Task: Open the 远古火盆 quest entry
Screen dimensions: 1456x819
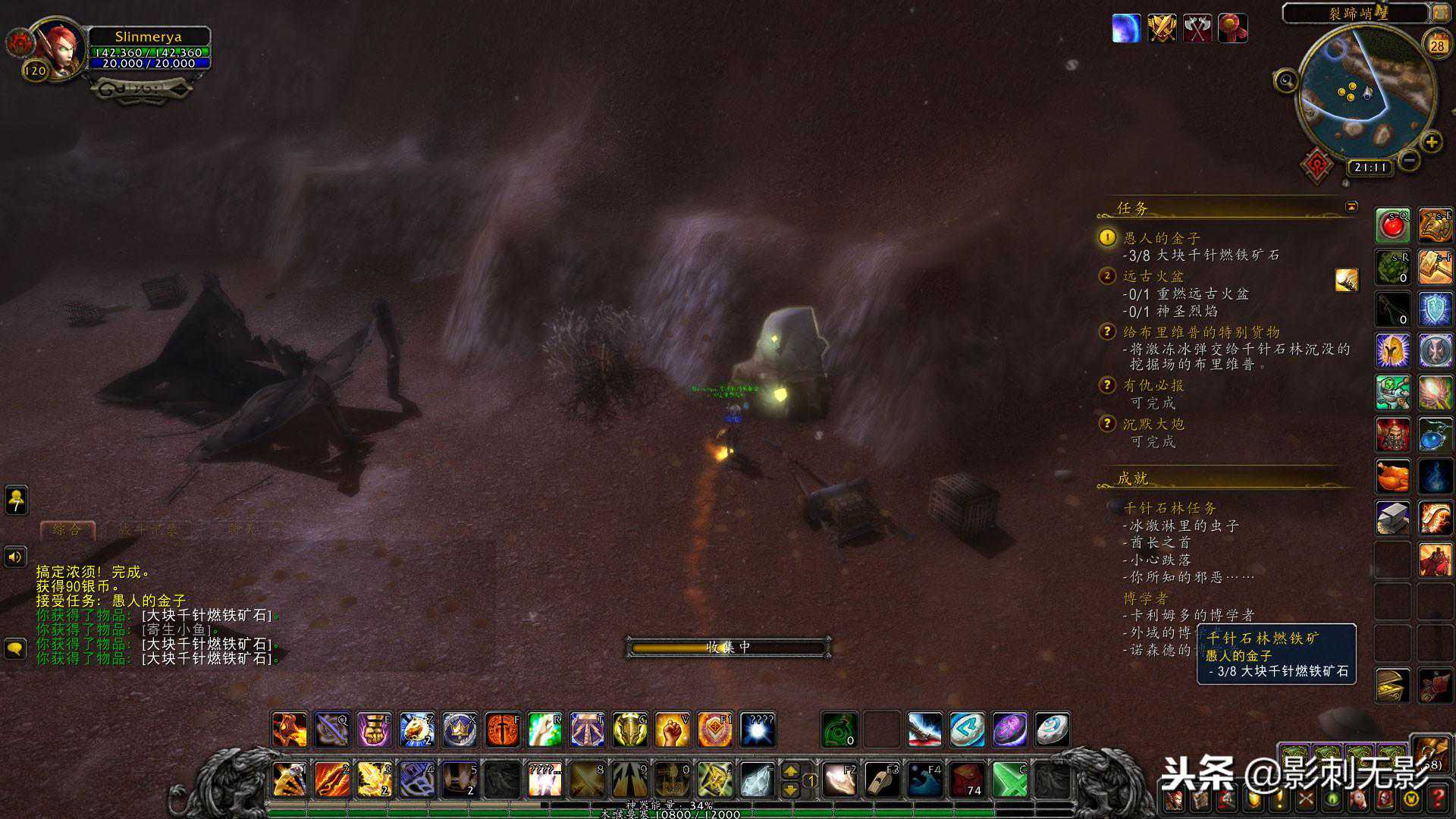Action: [x=1153, y=276]
